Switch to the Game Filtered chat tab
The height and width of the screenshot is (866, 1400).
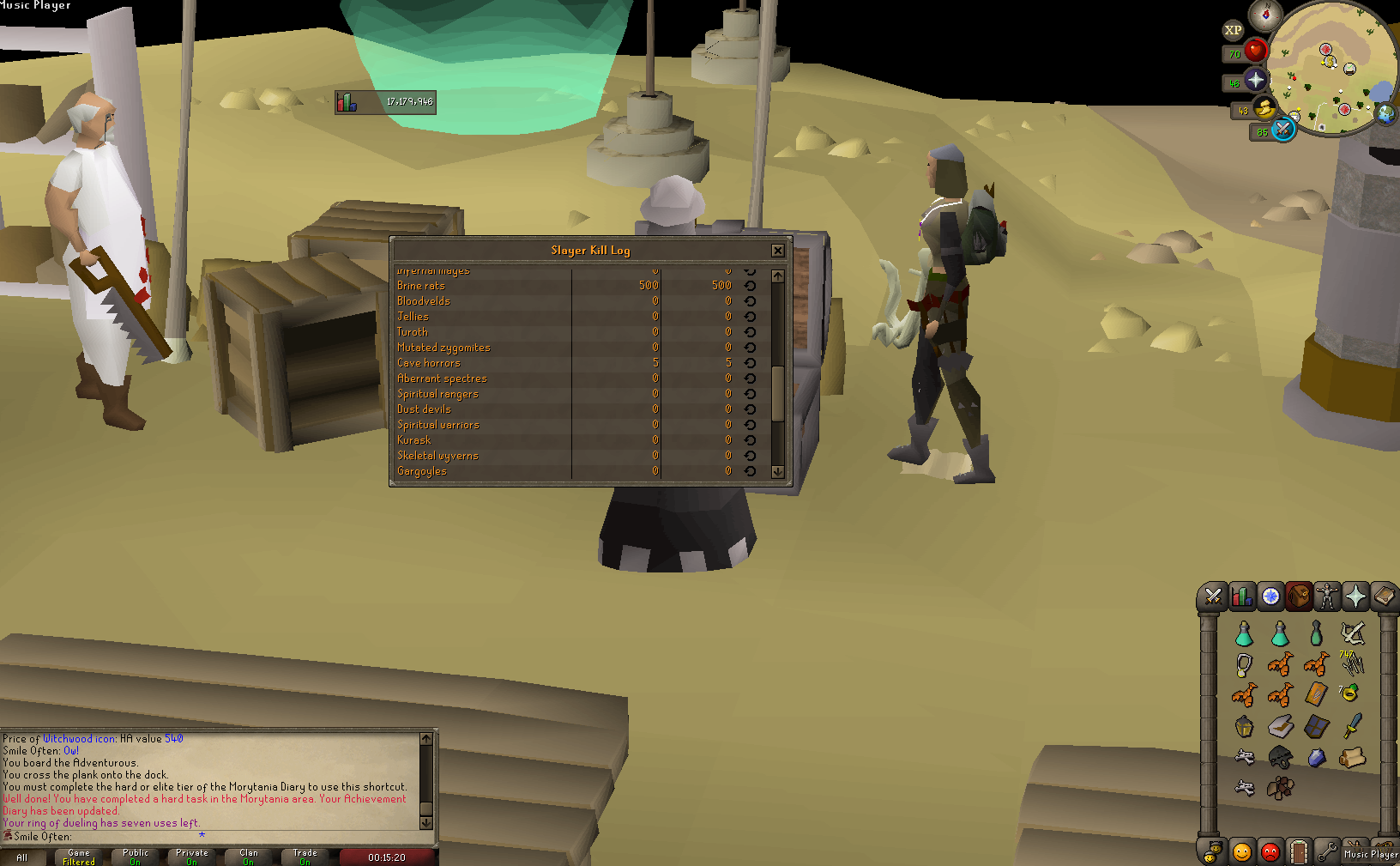77,855
